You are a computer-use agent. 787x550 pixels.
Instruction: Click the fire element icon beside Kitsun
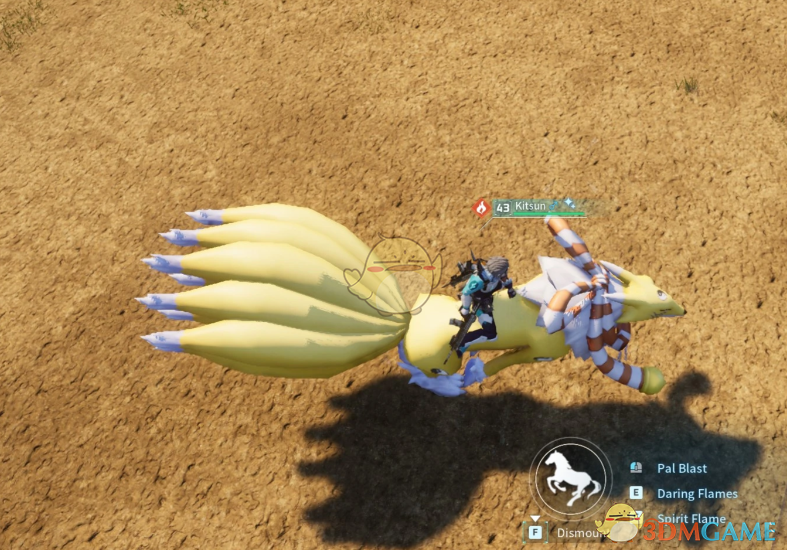481,208
